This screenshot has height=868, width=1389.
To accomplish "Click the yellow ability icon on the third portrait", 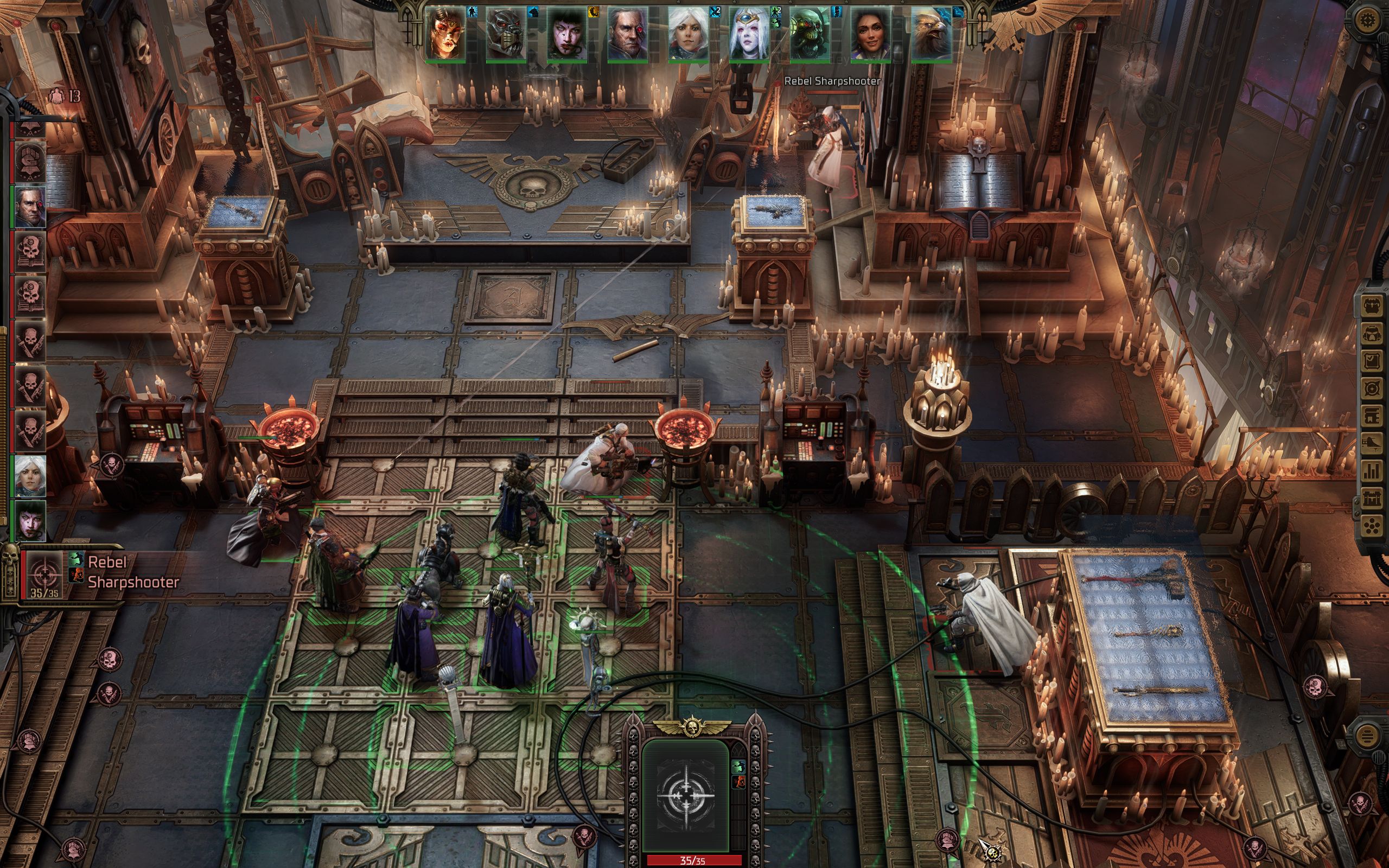I will [593, 11].
